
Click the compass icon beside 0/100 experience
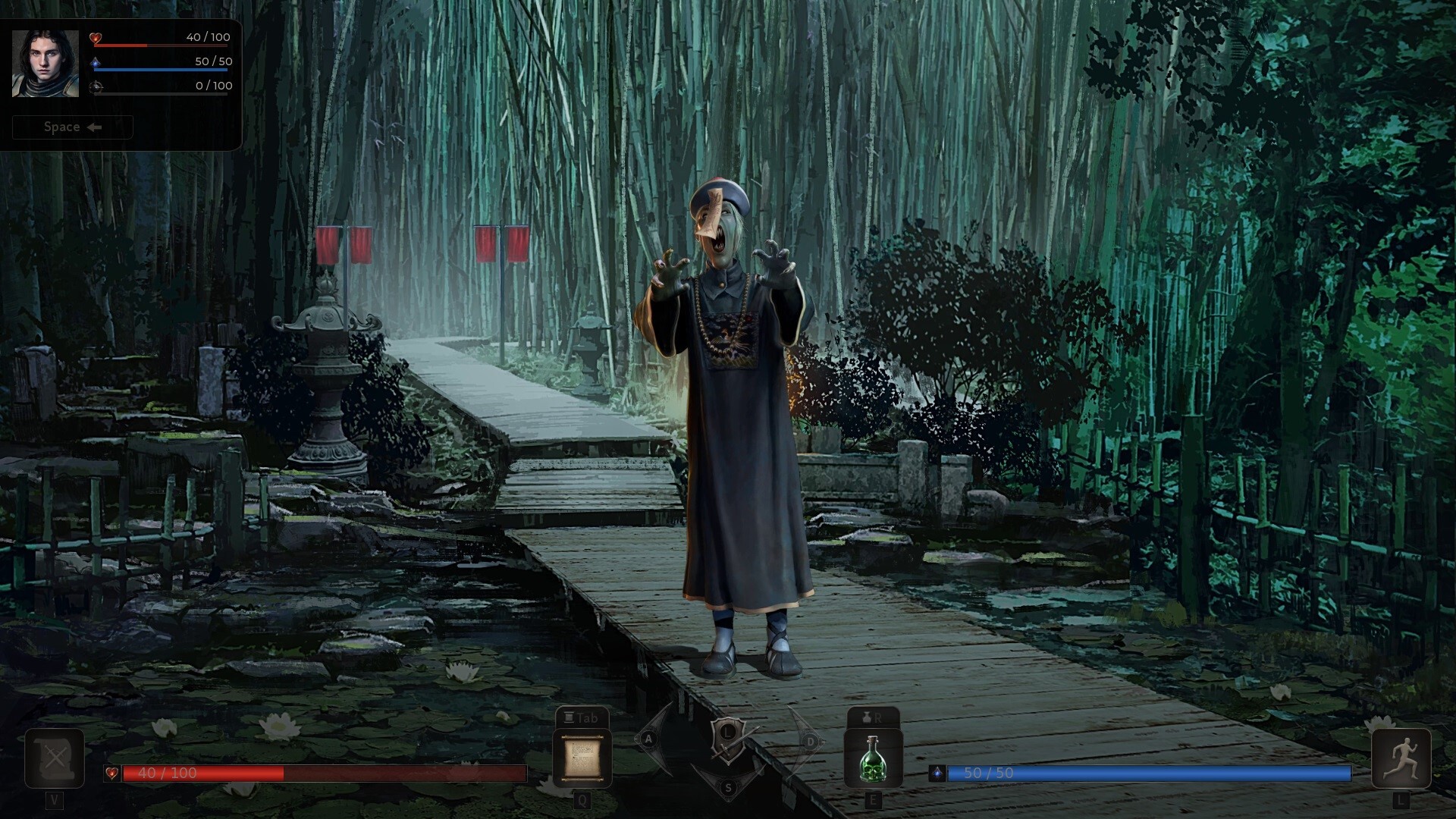coord(98,86)
